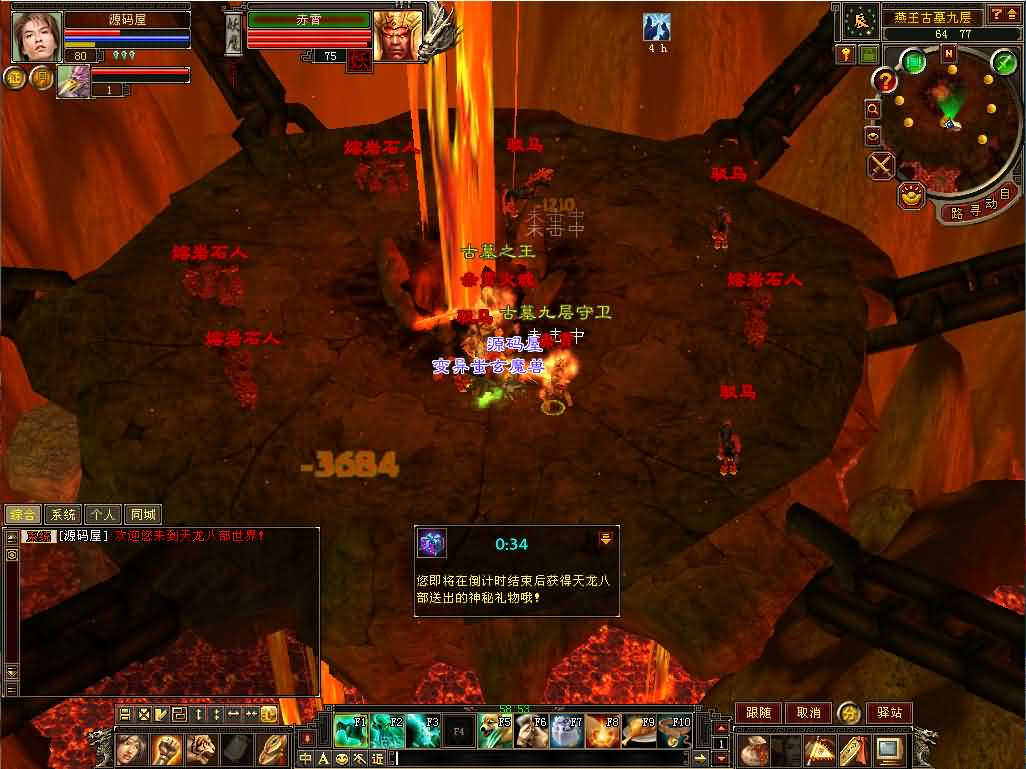
Task: Switch to the 同城 chat tab
Action: 143,515
